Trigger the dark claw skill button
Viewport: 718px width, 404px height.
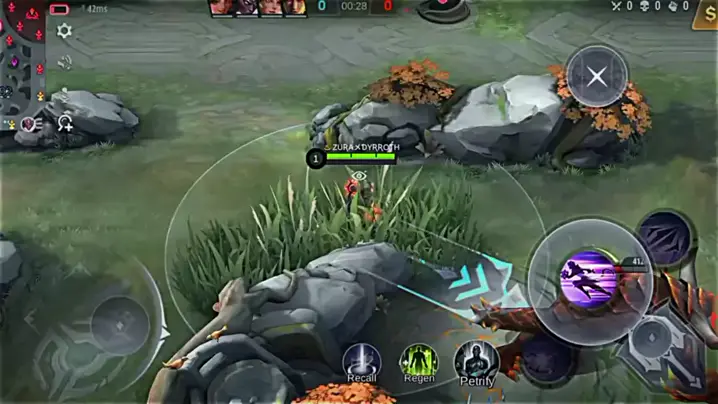664,237
